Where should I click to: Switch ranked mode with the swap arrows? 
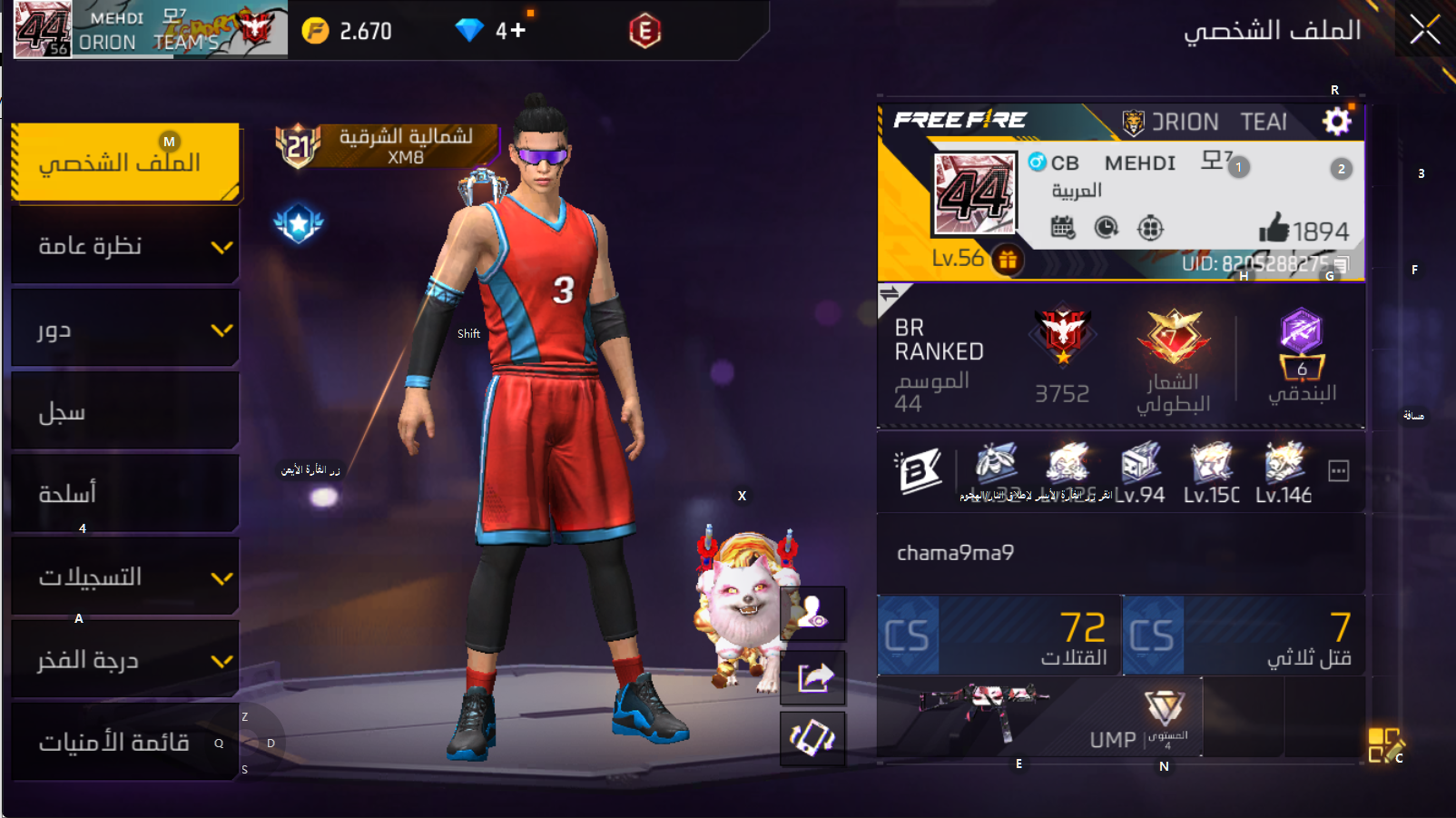click(x=890, y=293)
